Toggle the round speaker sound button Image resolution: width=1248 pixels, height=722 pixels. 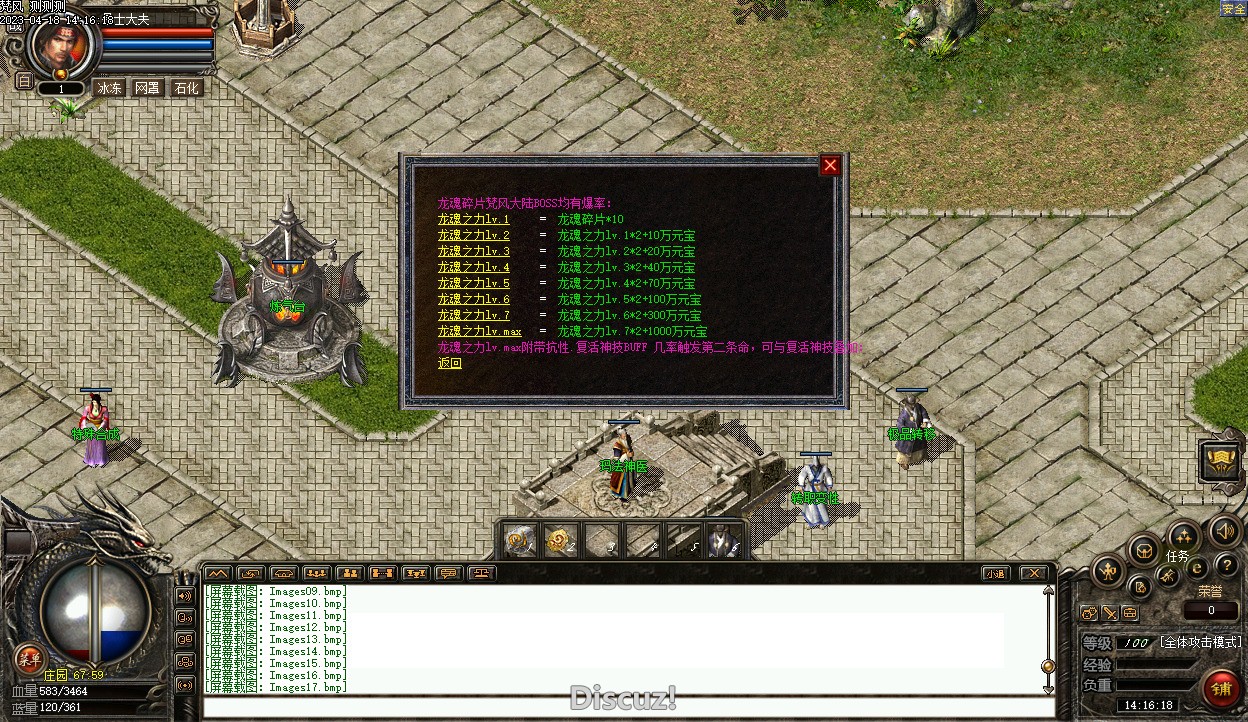point(1224,530)
